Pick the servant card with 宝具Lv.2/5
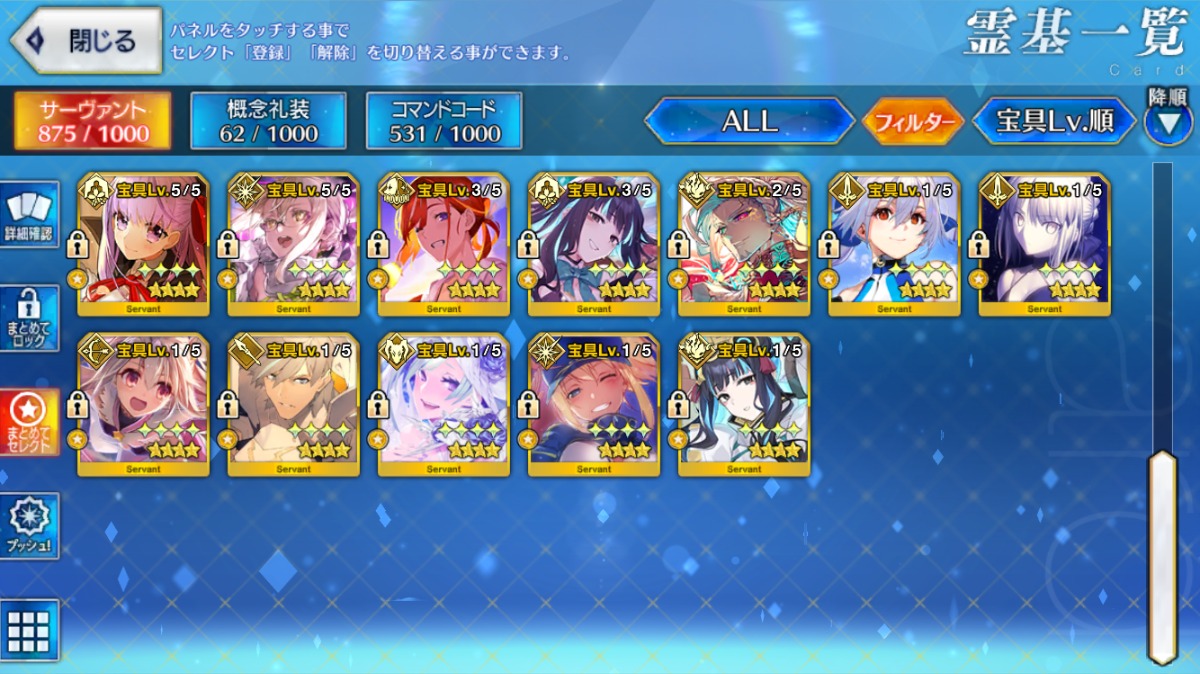Image resolution: width=1200 pixels, height=674 pixels. click(x=743, y=245)
